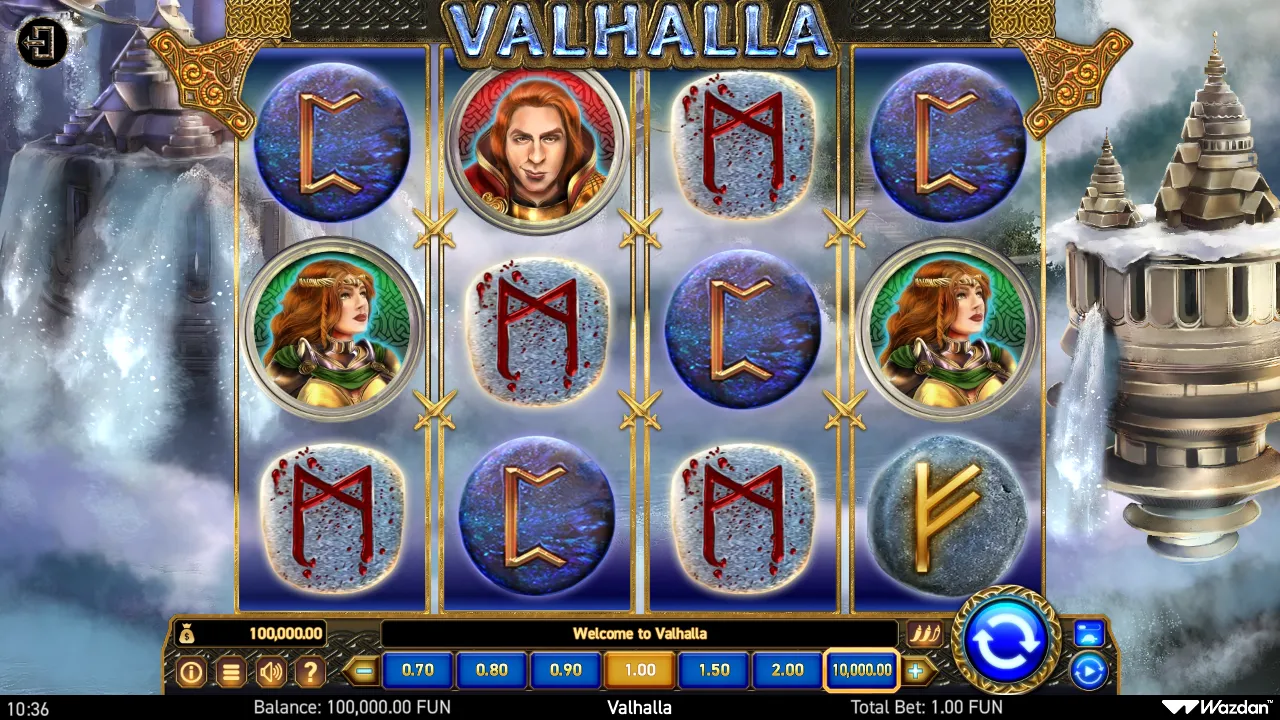The width and height of the screenshot is (1280, 720).
Task: Choose the 10,000.00 max bet
Action: 861,670
